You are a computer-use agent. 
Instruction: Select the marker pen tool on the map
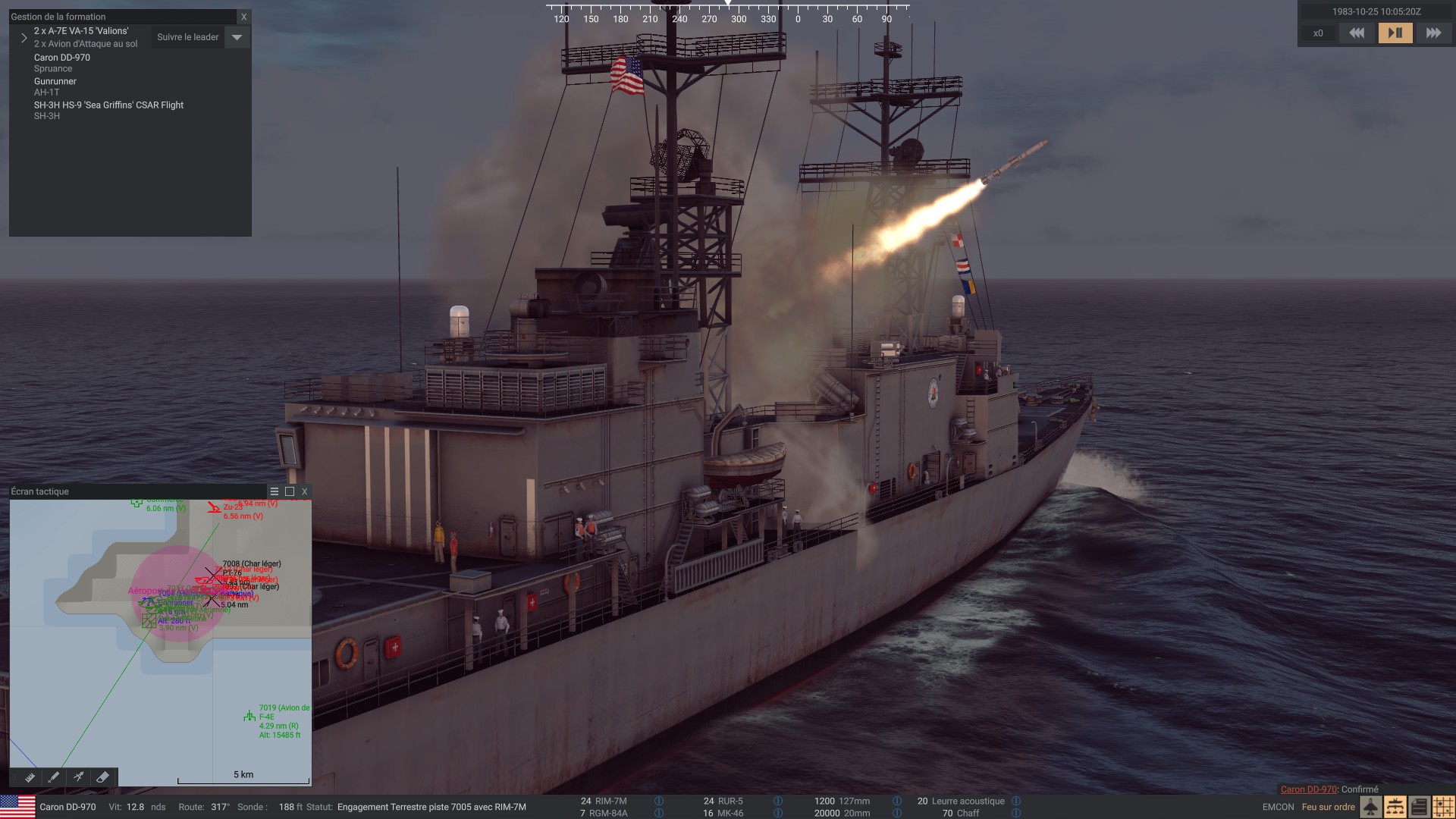(x=54, y=777)
